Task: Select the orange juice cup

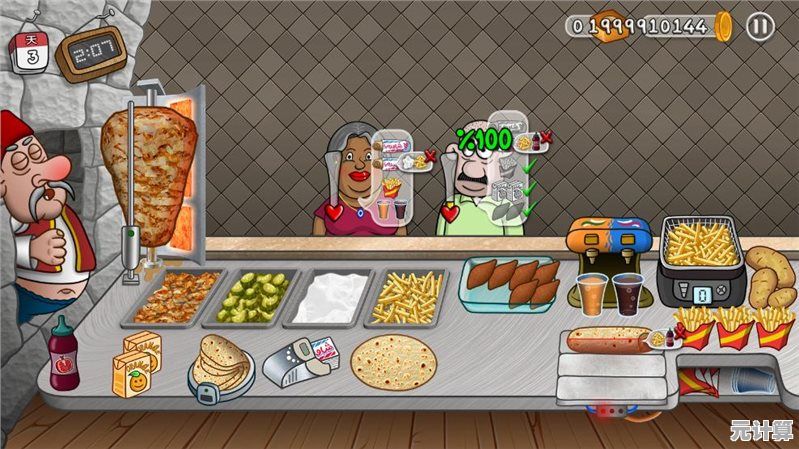Action: [593, 293]
